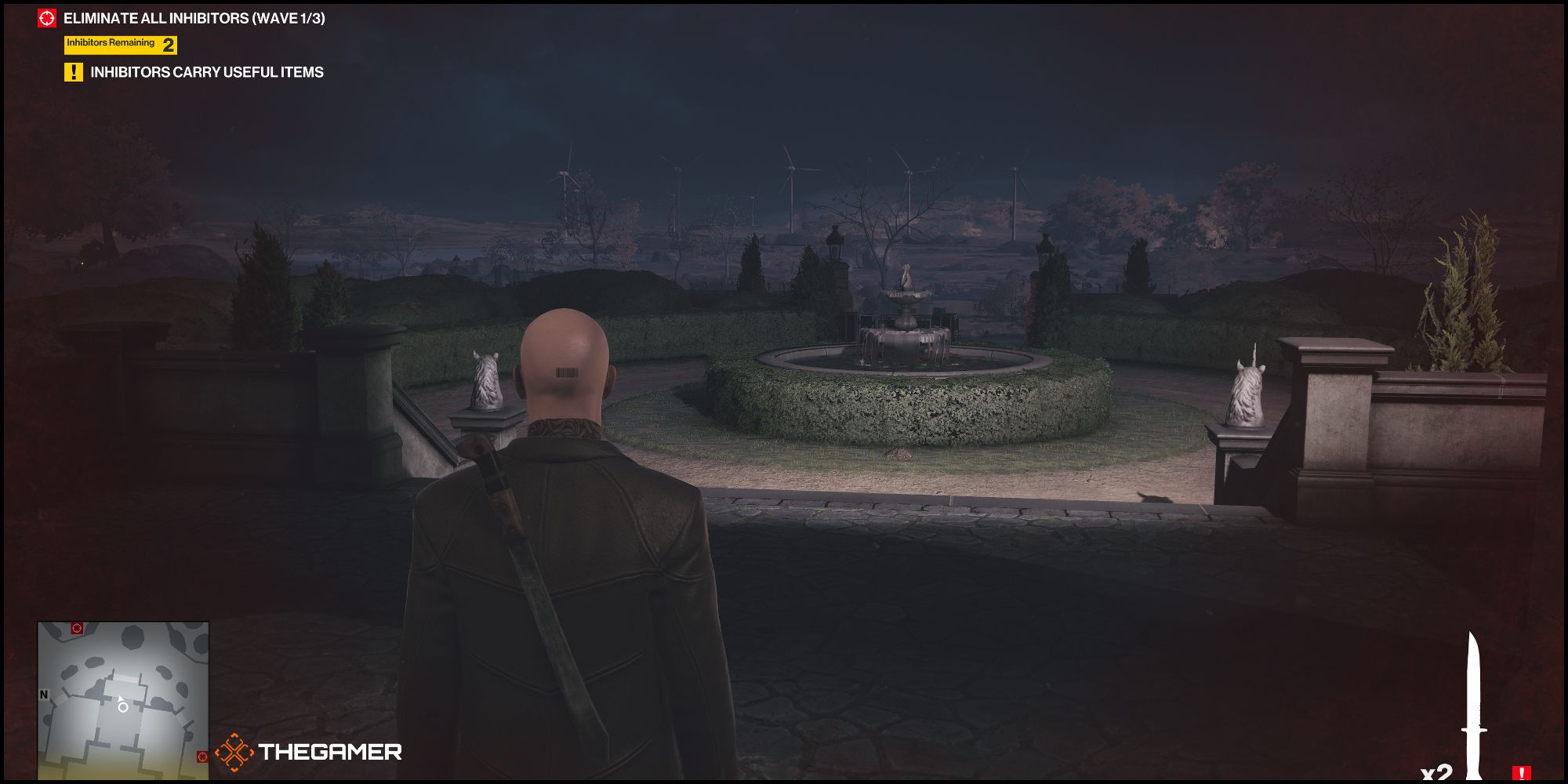The width and height of the screenshot is (1568, 784).
Task: Click the yellow exclamation warning icon
Action: pyautogui.click(x=73, y=72)
